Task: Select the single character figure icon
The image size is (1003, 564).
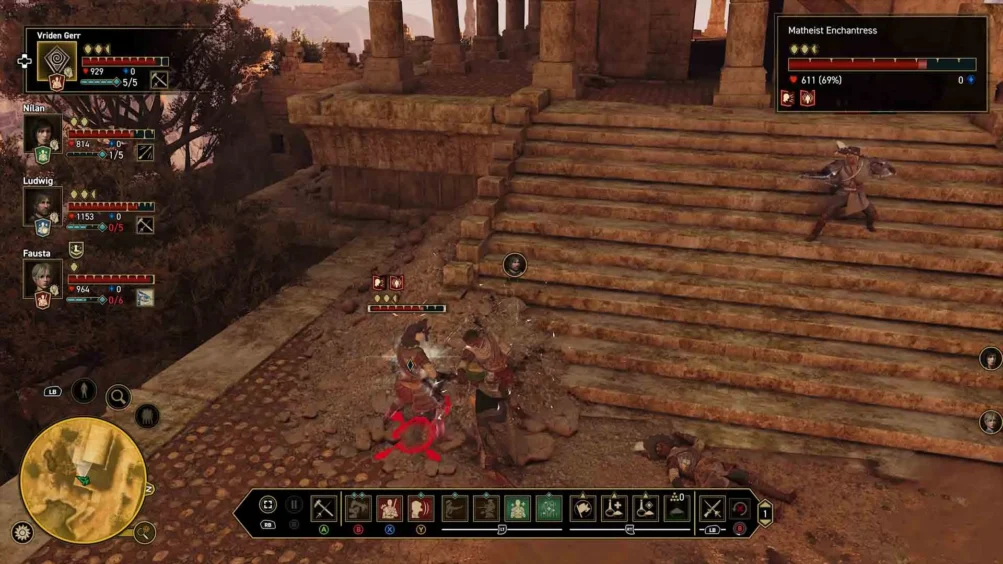Action: (84, 390)
